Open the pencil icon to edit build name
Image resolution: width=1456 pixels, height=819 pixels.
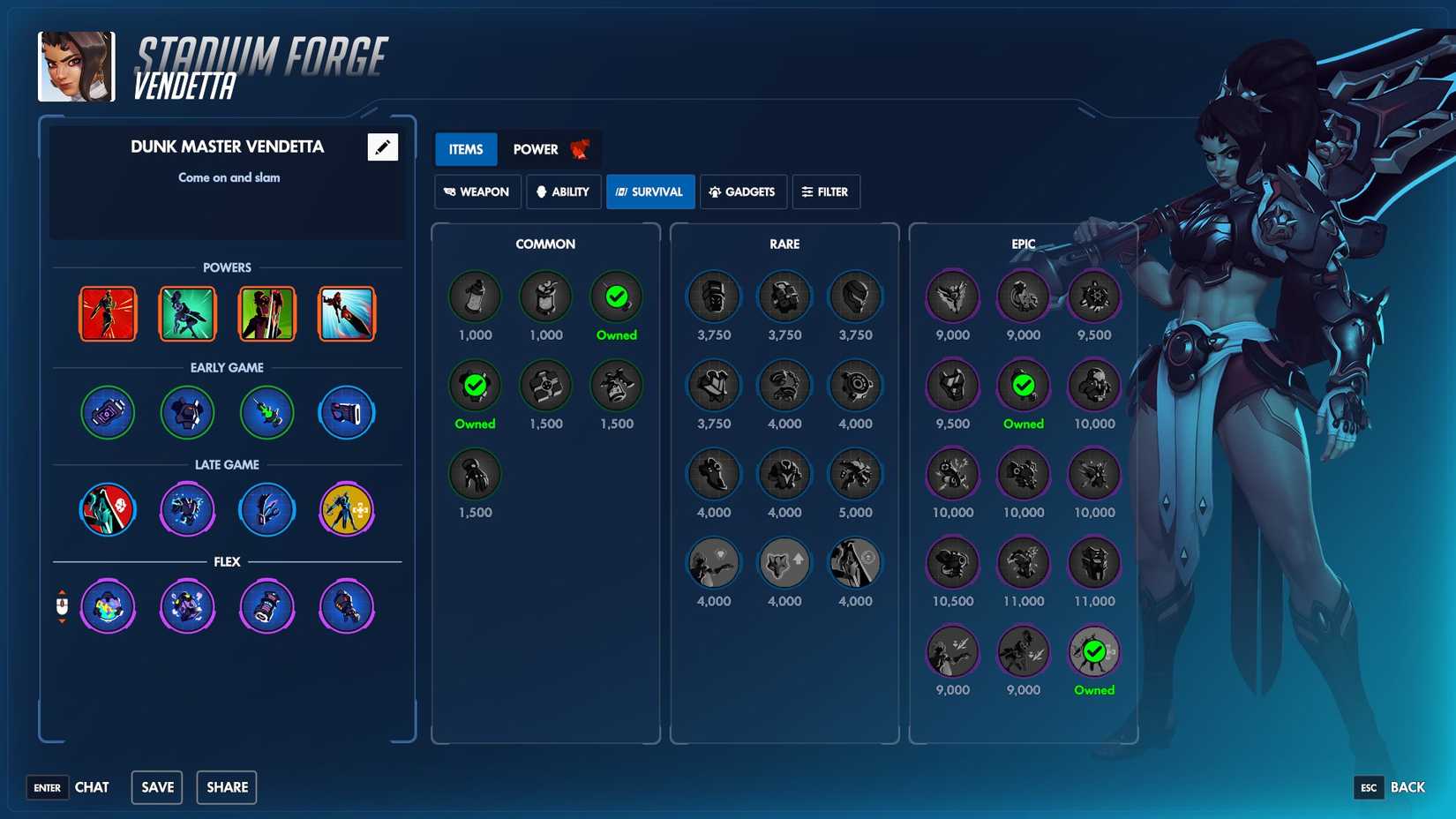[x=380, y=147]
